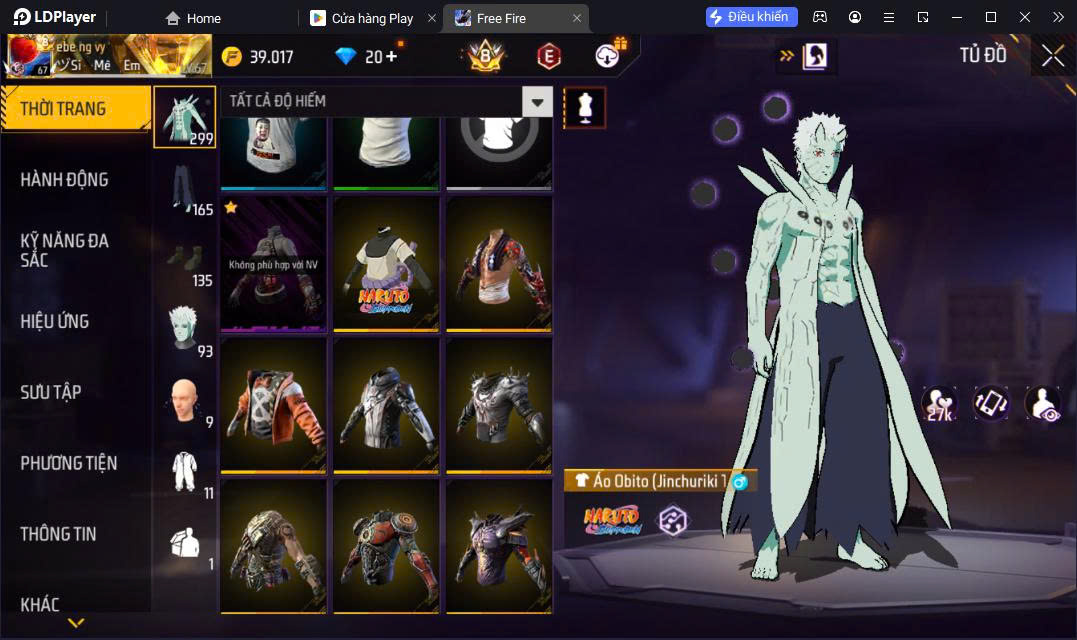Screen dimensions: 1077x640
Task: Close the Tủ Đồ wardrobe screen
Action: [x=1052, y=56]
